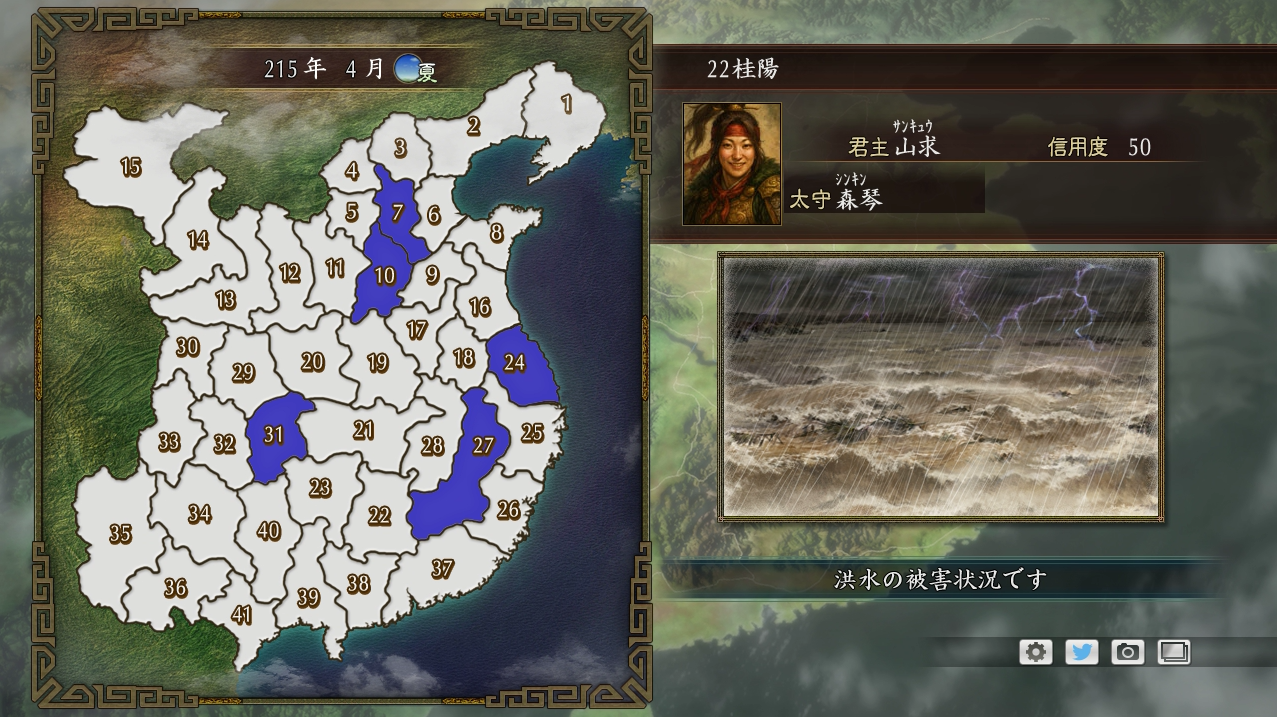Click the window display mode icon

point(1173,652)
